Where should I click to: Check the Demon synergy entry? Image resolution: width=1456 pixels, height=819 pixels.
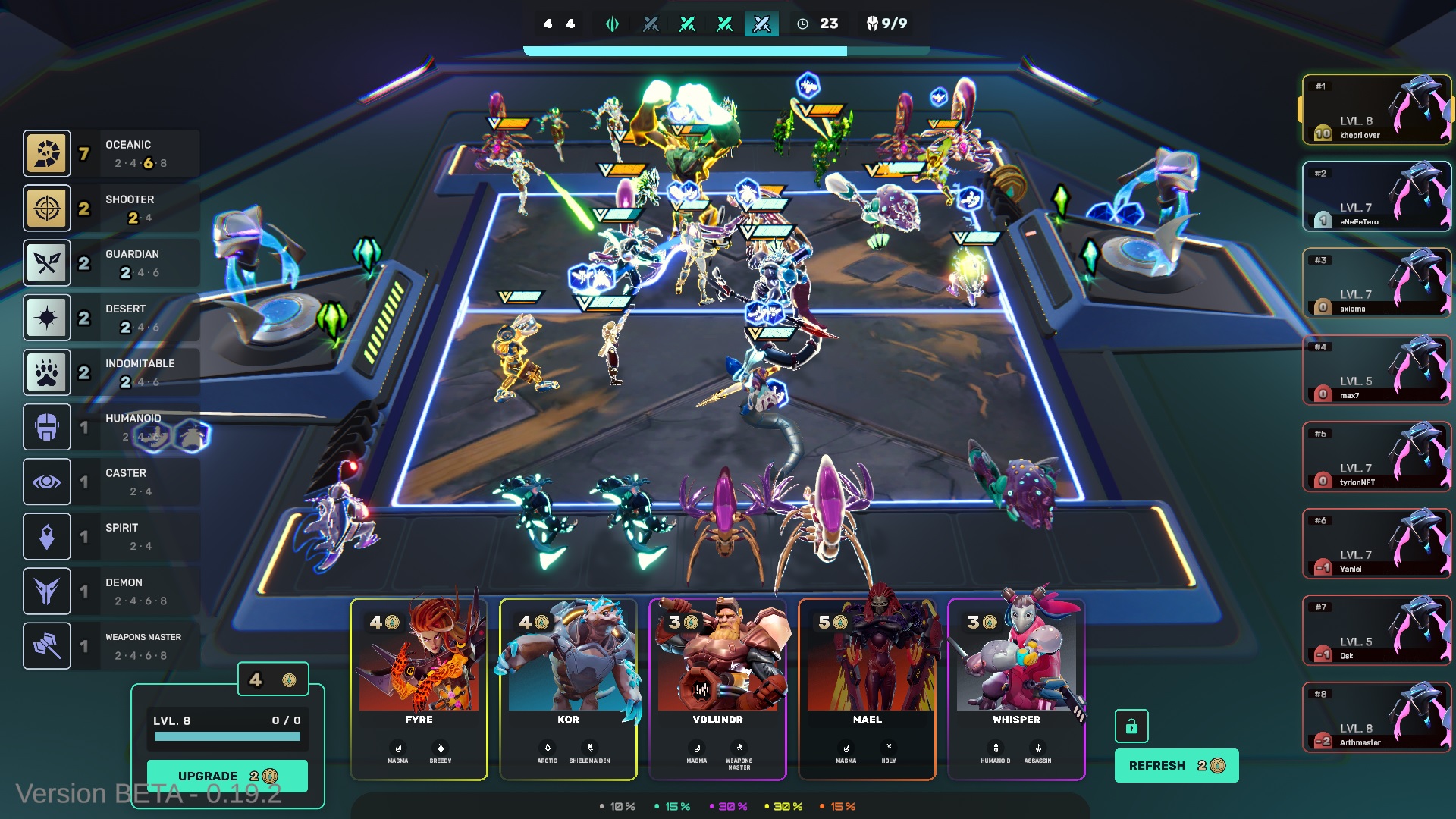[x=111, y=591]
